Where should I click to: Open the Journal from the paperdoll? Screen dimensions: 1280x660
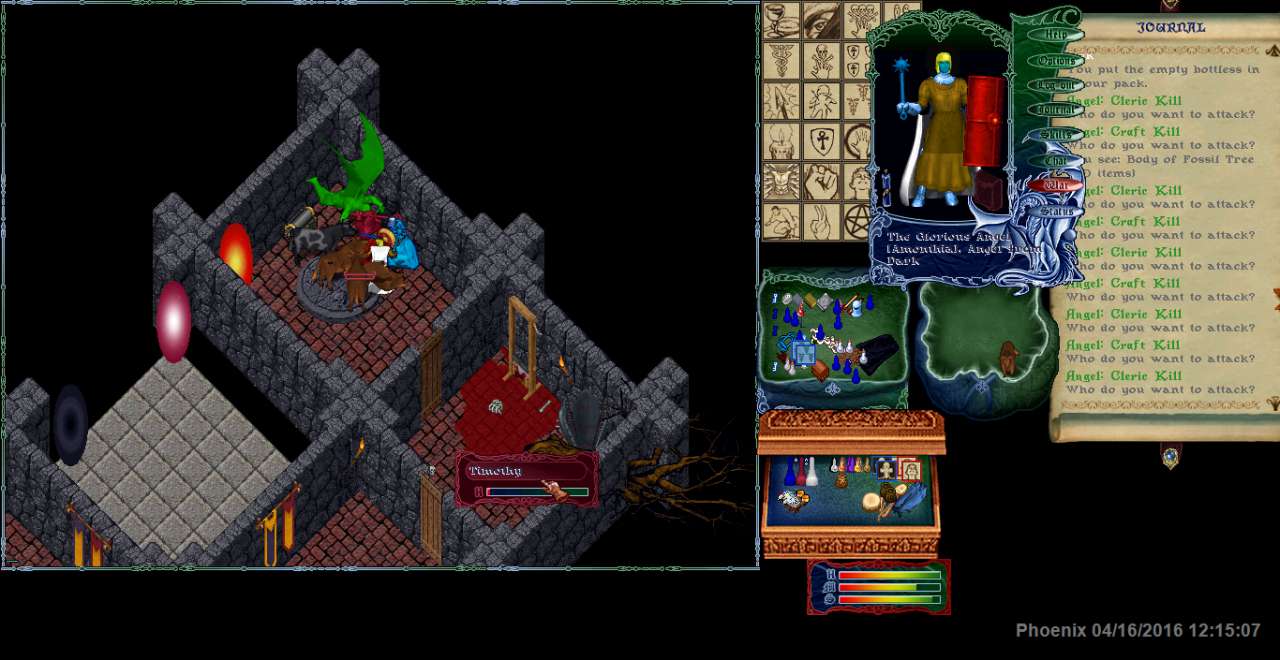[x=1056, y=110]
